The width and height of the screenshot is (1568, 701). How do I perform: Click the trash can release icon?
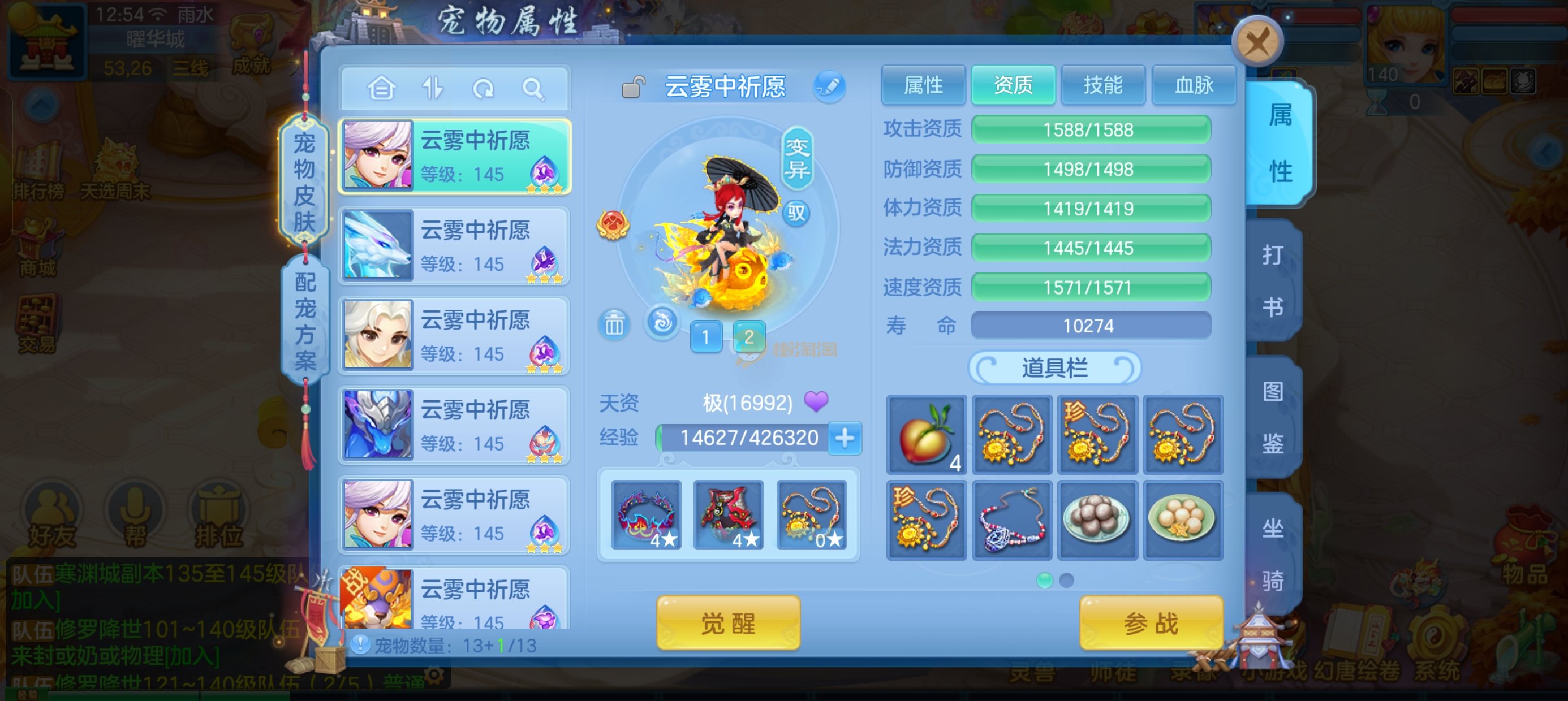614,324
